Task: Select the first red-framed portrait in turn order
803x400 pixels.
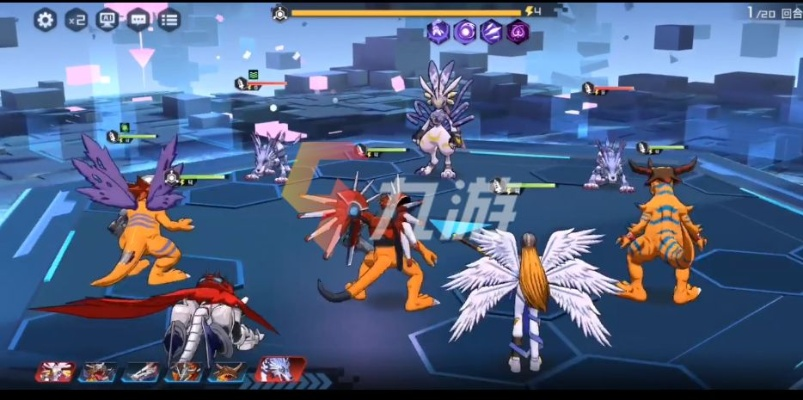Action: [54, 372]
